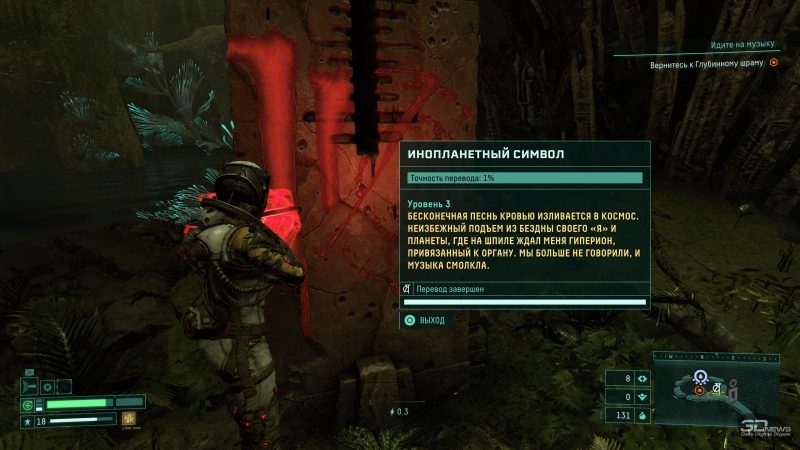Click the star proficiency level icon
The width and height of the screenshot is (800, 450).
coord(28,421)
